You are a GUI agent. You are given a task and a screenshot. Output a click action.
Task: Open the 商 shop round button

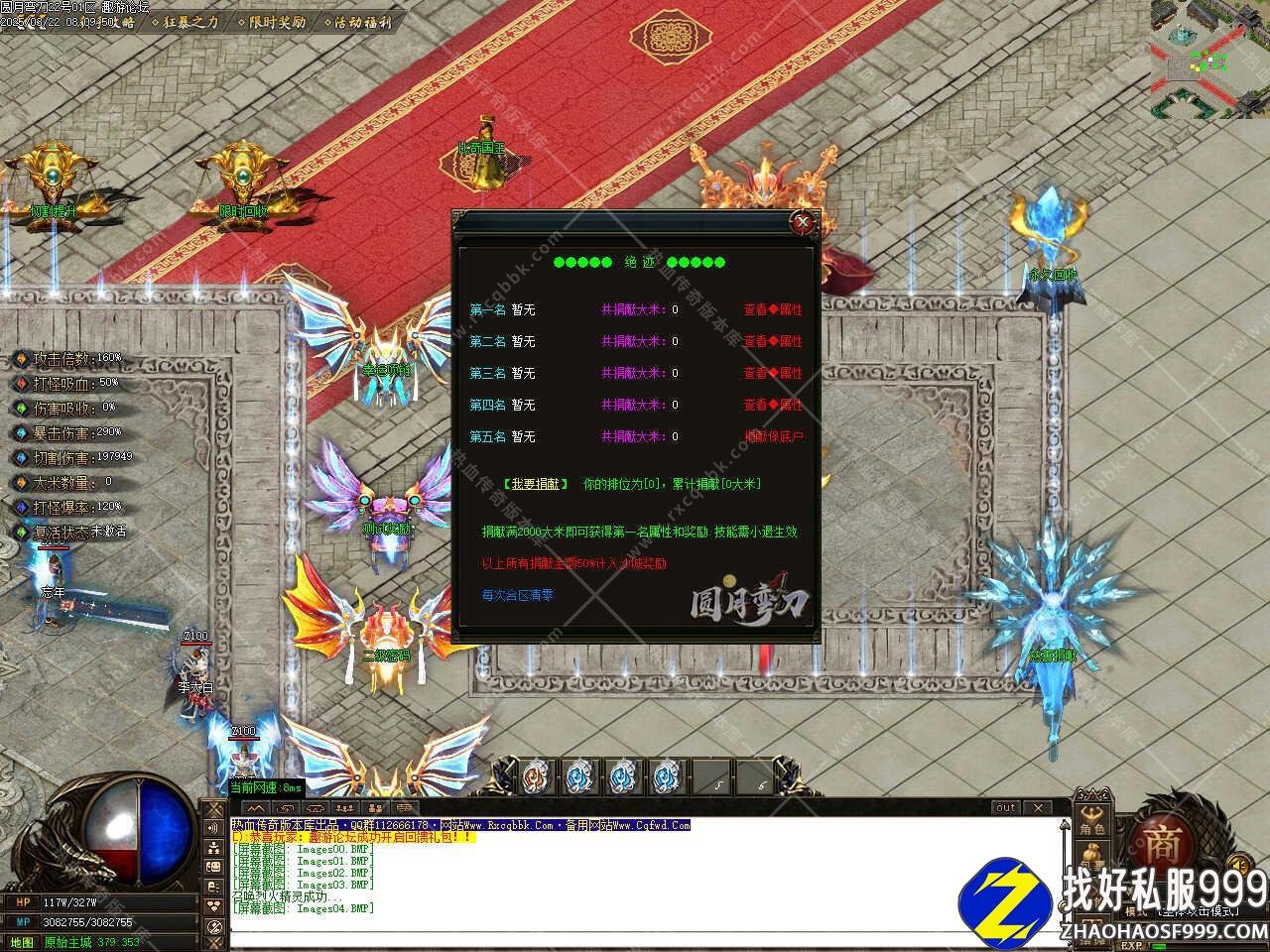click(1164, 843)
